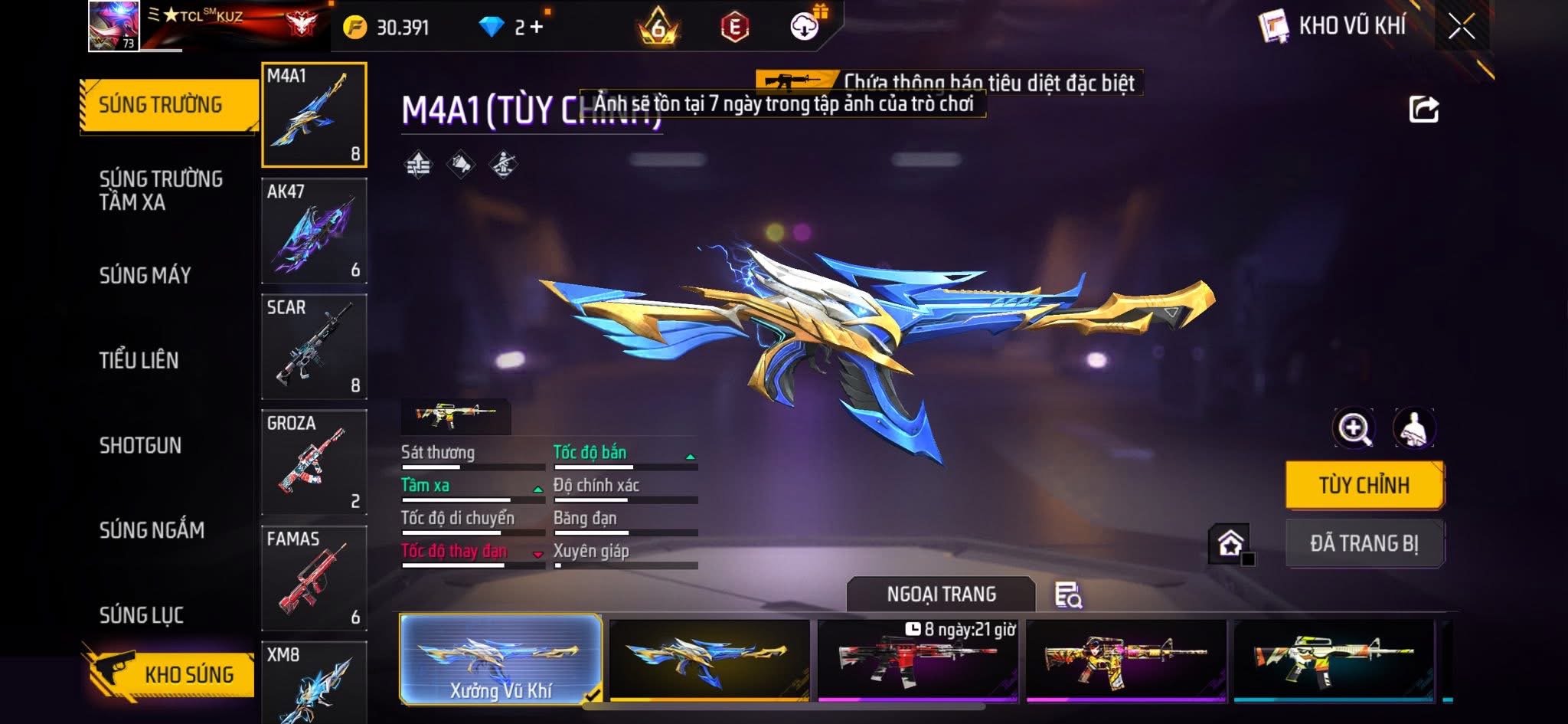Add diamonds with the plus button
Screen dimensions: 1568x724
pos(537,28)
